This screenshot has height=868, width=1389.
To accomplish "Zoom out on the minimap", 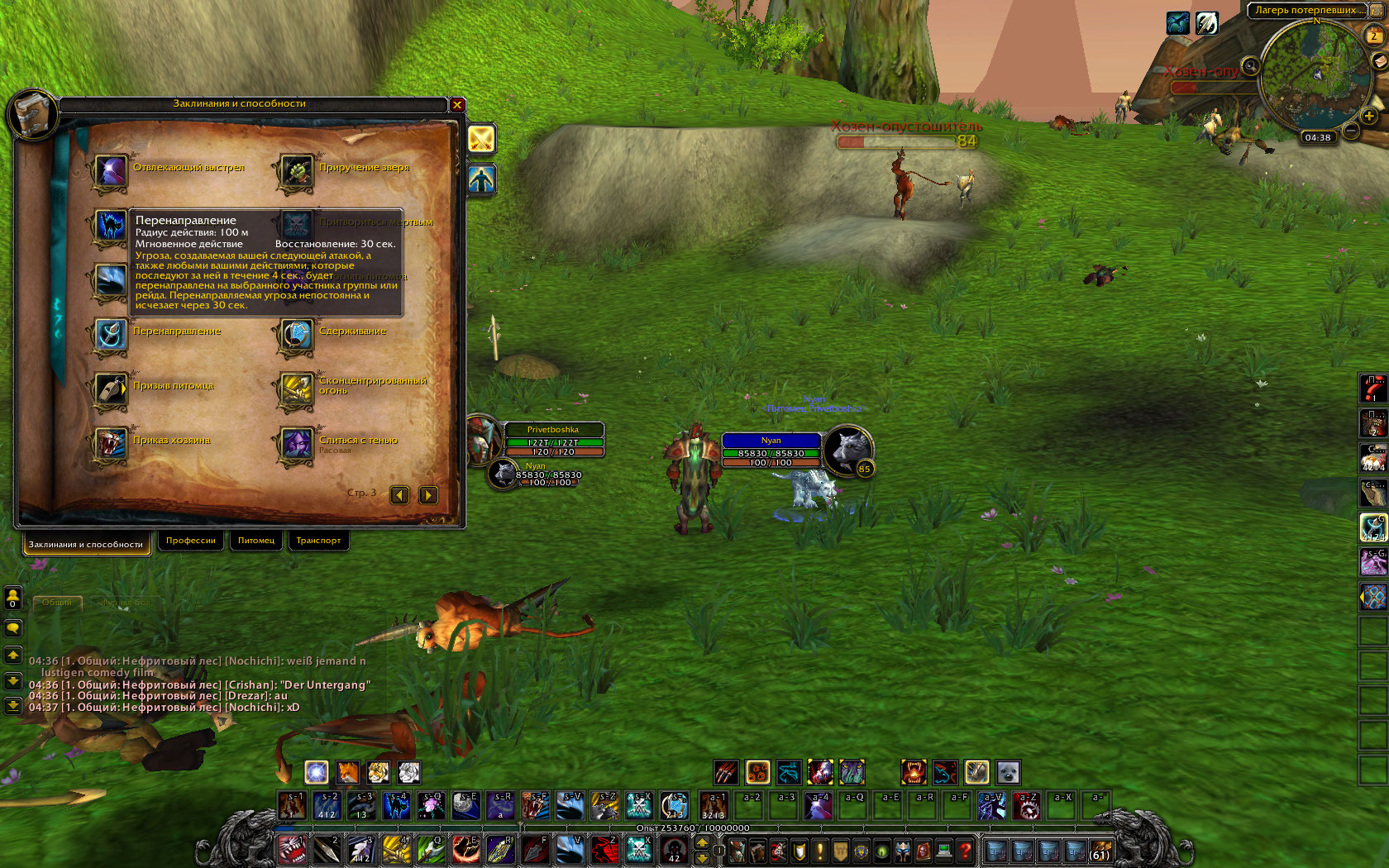I will point(1351,131).
